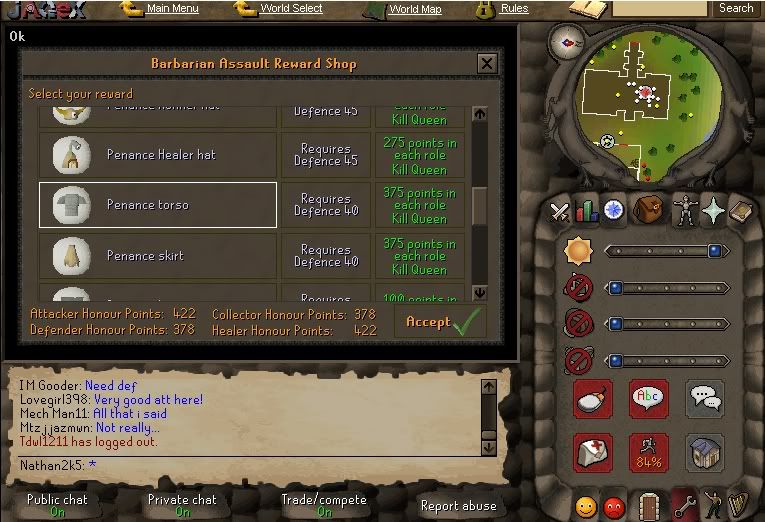The width and height of the screenshot is (765, 522).
Task: Adjust the brightness slider
Action: (x=666, y=251)
